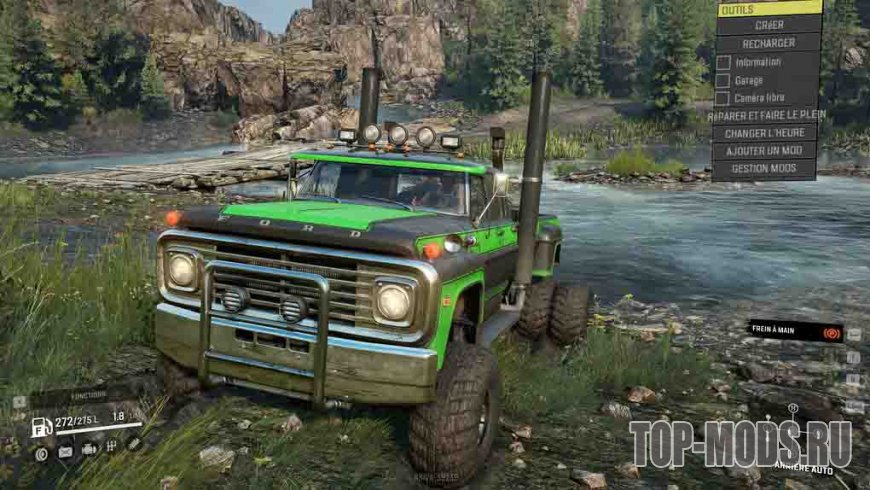Screen dimensions: 870x490
Task: Toggle the Frein à main handbrake indicator
Action: 794,330
